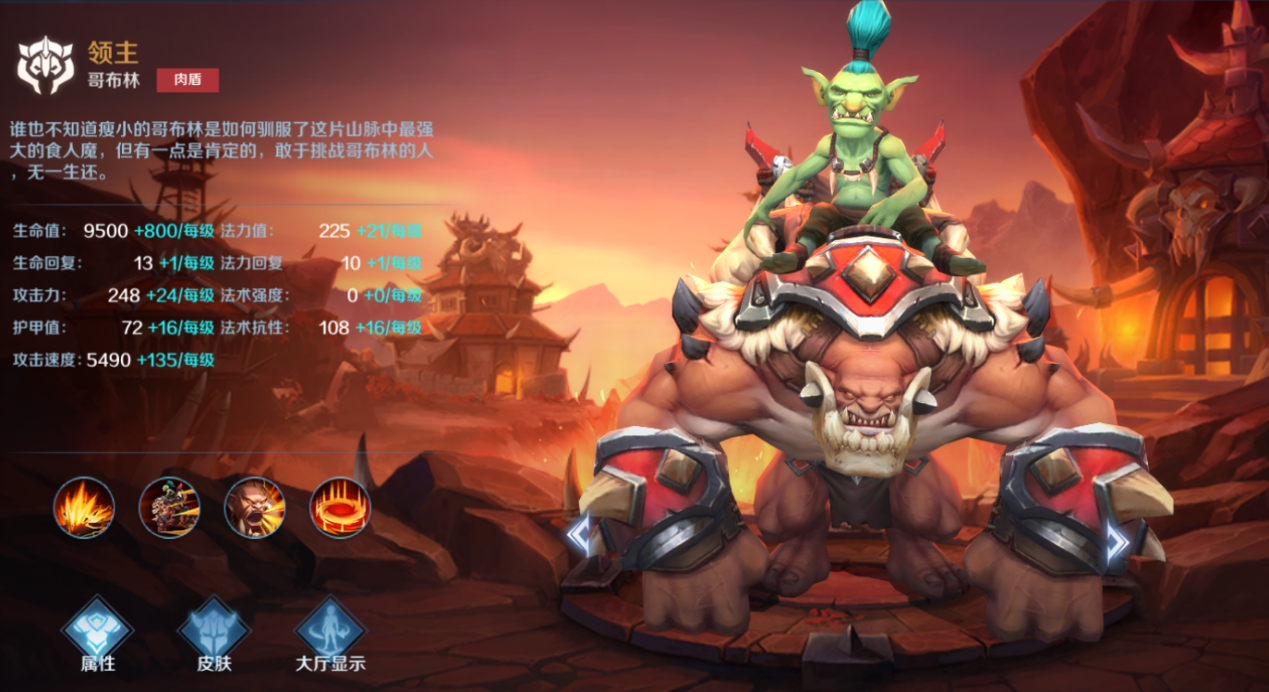
Task: View the red flaming ring skill
Action: tap(340, 507)
